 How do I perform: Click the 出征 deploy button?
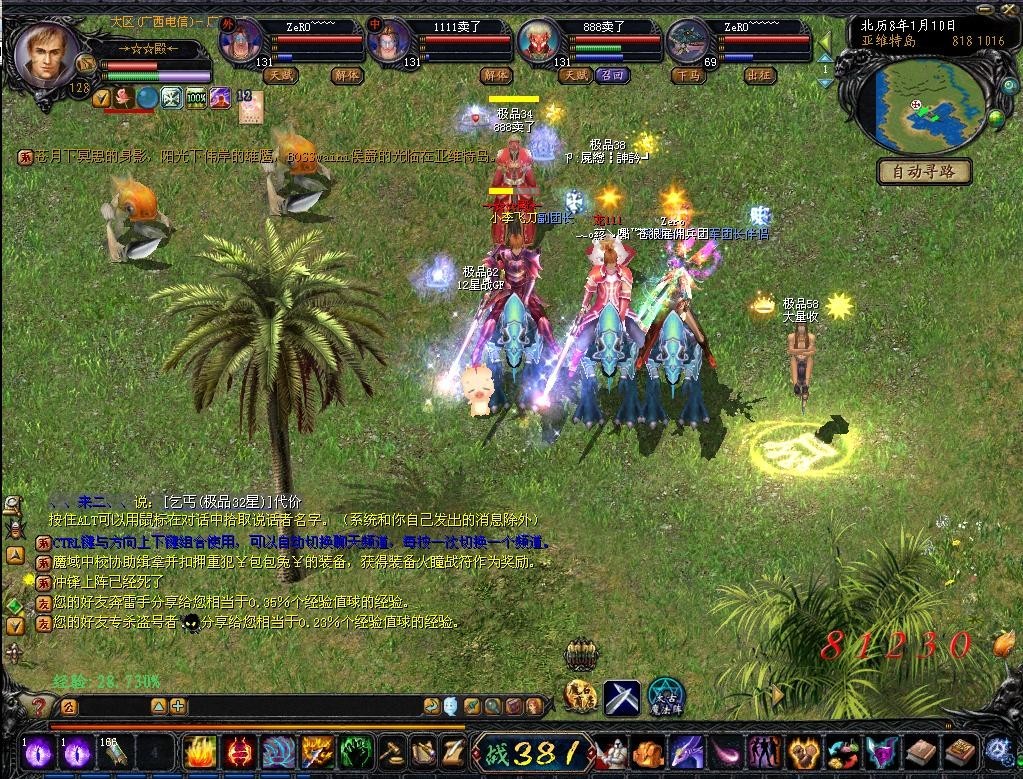[x=760, y=75]
